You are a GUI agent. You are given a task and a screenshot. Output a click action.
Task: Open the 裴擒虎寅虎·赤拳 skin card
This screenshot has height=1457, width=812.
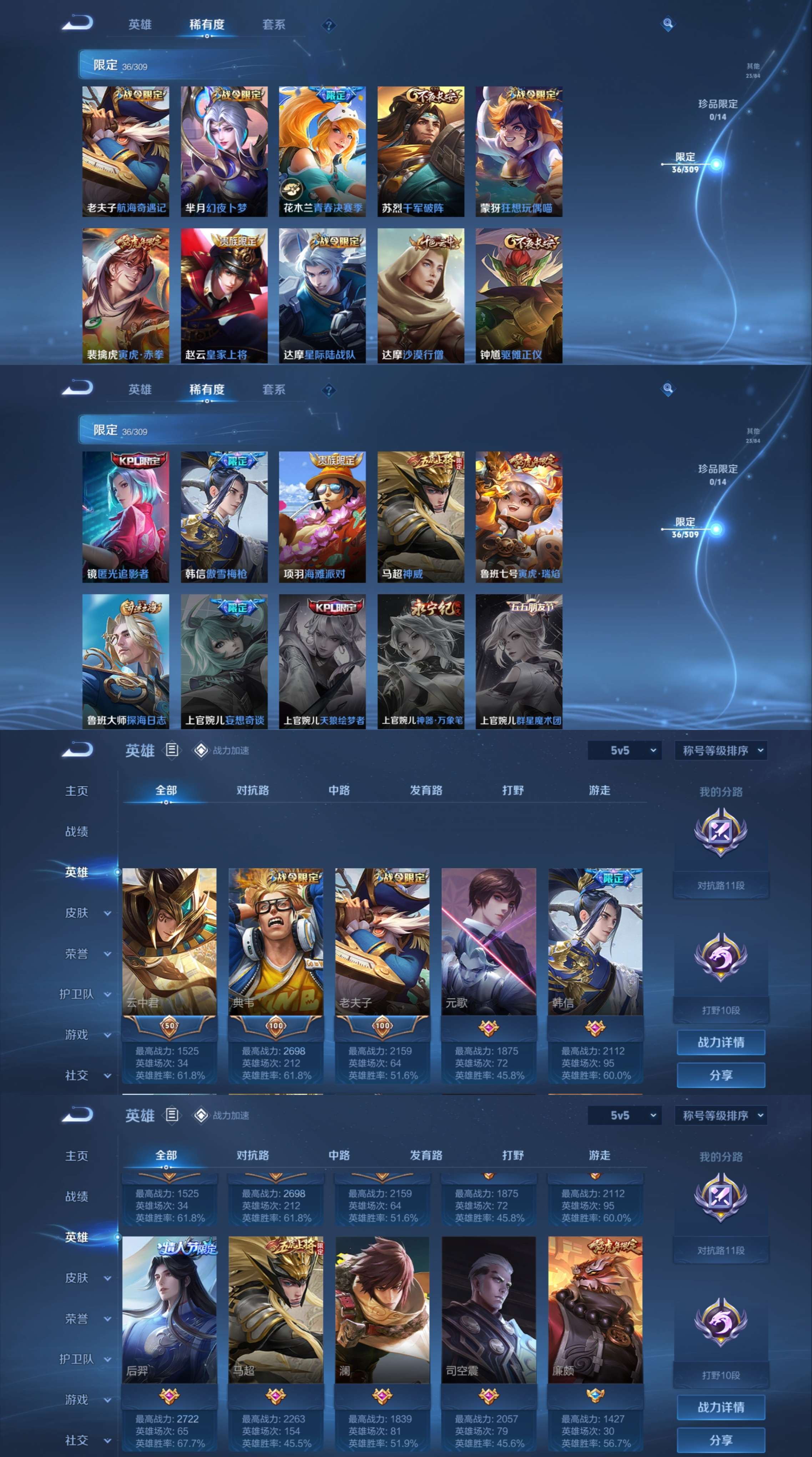click(x=126, y=295)
